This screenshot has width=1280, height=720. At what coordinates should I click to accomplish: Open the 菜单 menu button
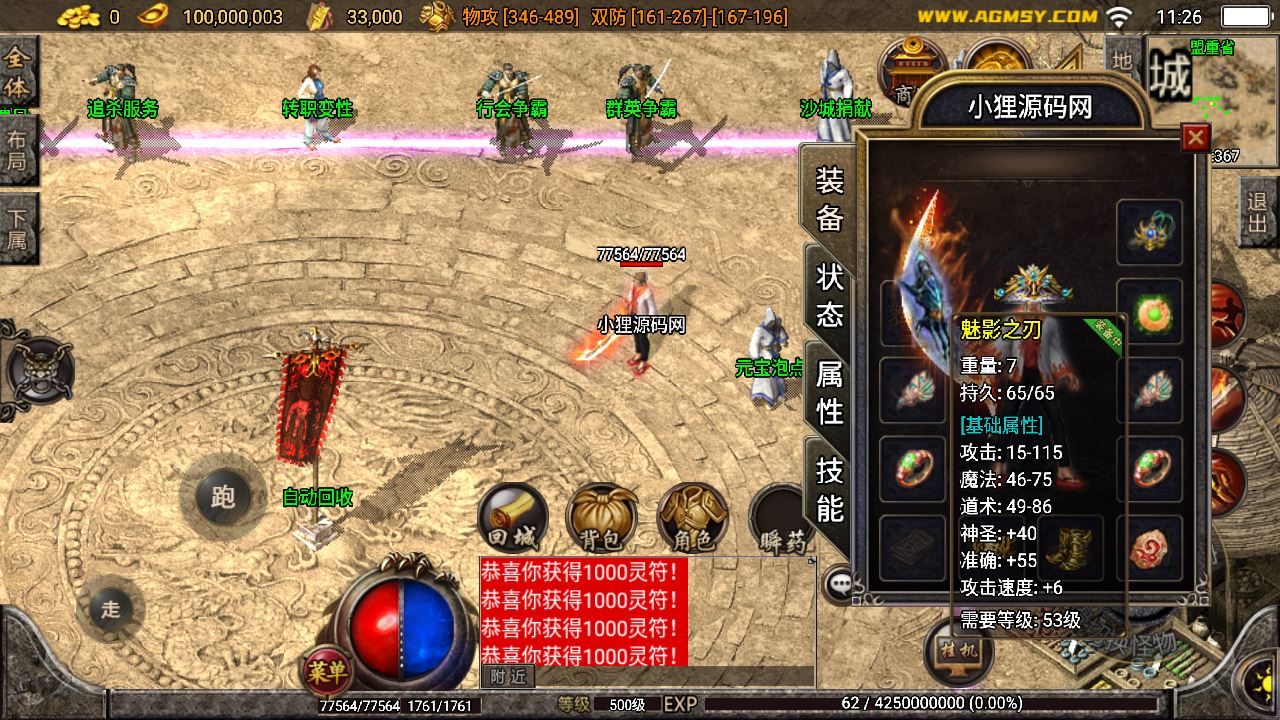point(329,673)
